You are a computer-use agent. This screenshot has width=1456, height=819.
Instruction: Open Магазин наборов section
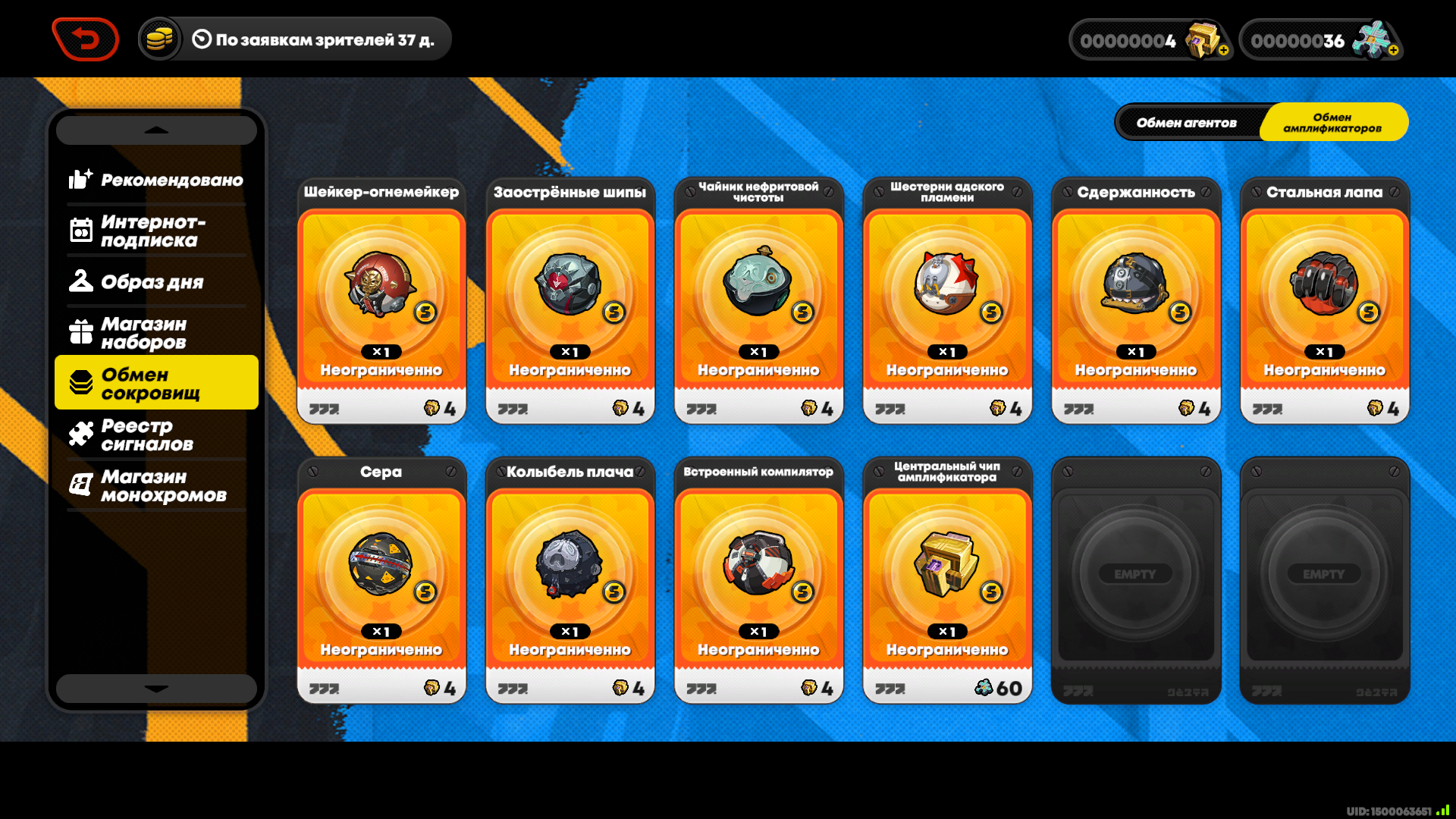tap(156, 332)
